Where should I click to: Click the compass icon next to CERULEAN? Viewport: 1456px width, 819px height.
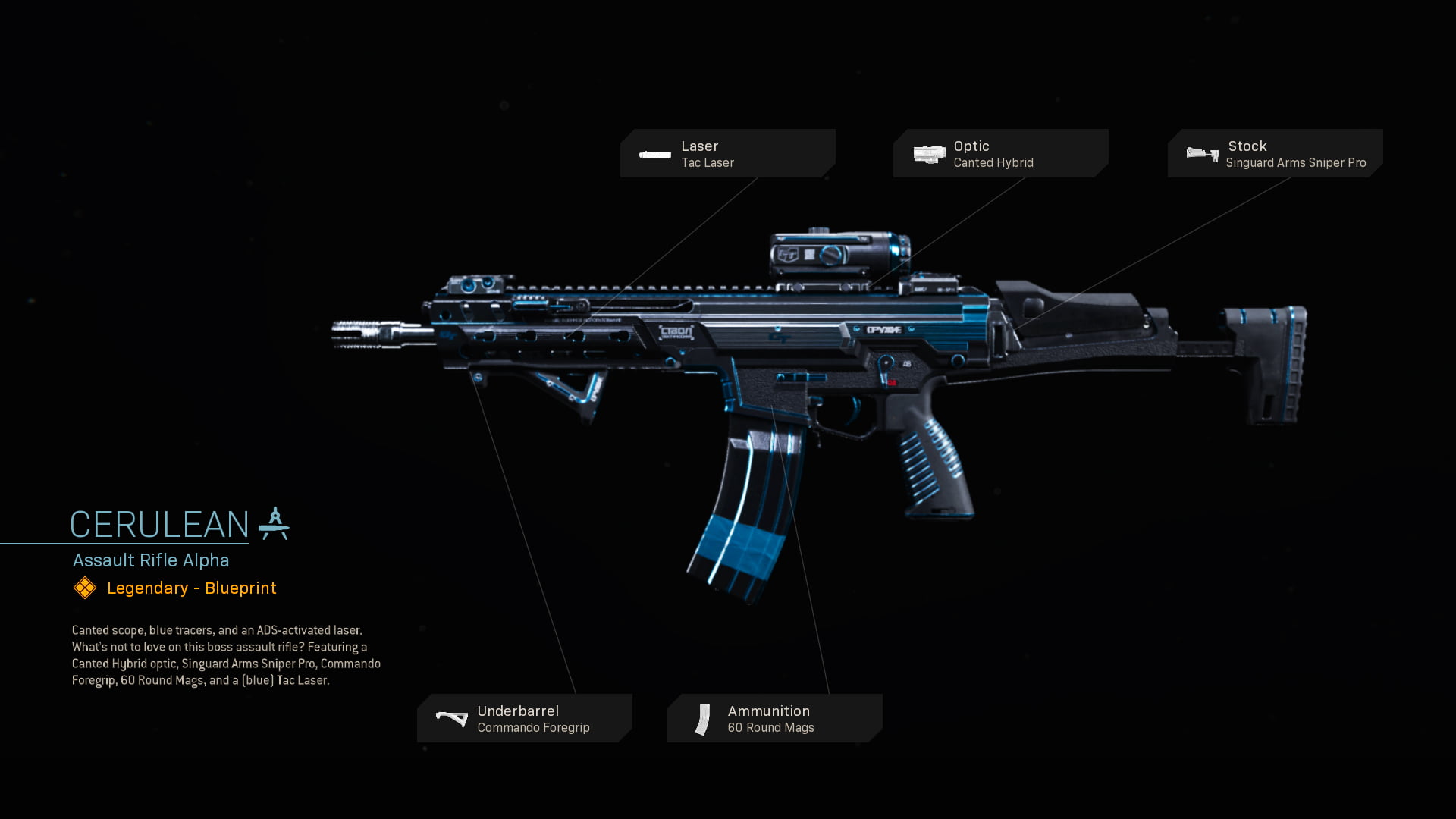[274, 523]
